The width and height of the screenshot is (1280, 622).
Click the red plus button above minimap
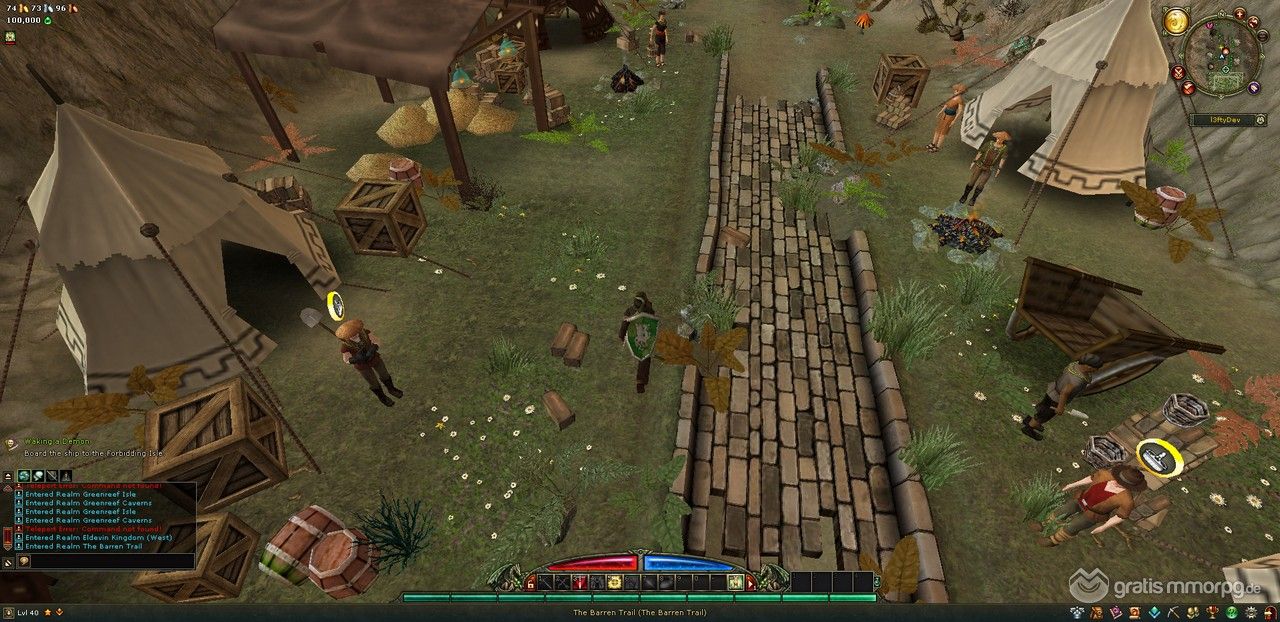click(1239, 14)
